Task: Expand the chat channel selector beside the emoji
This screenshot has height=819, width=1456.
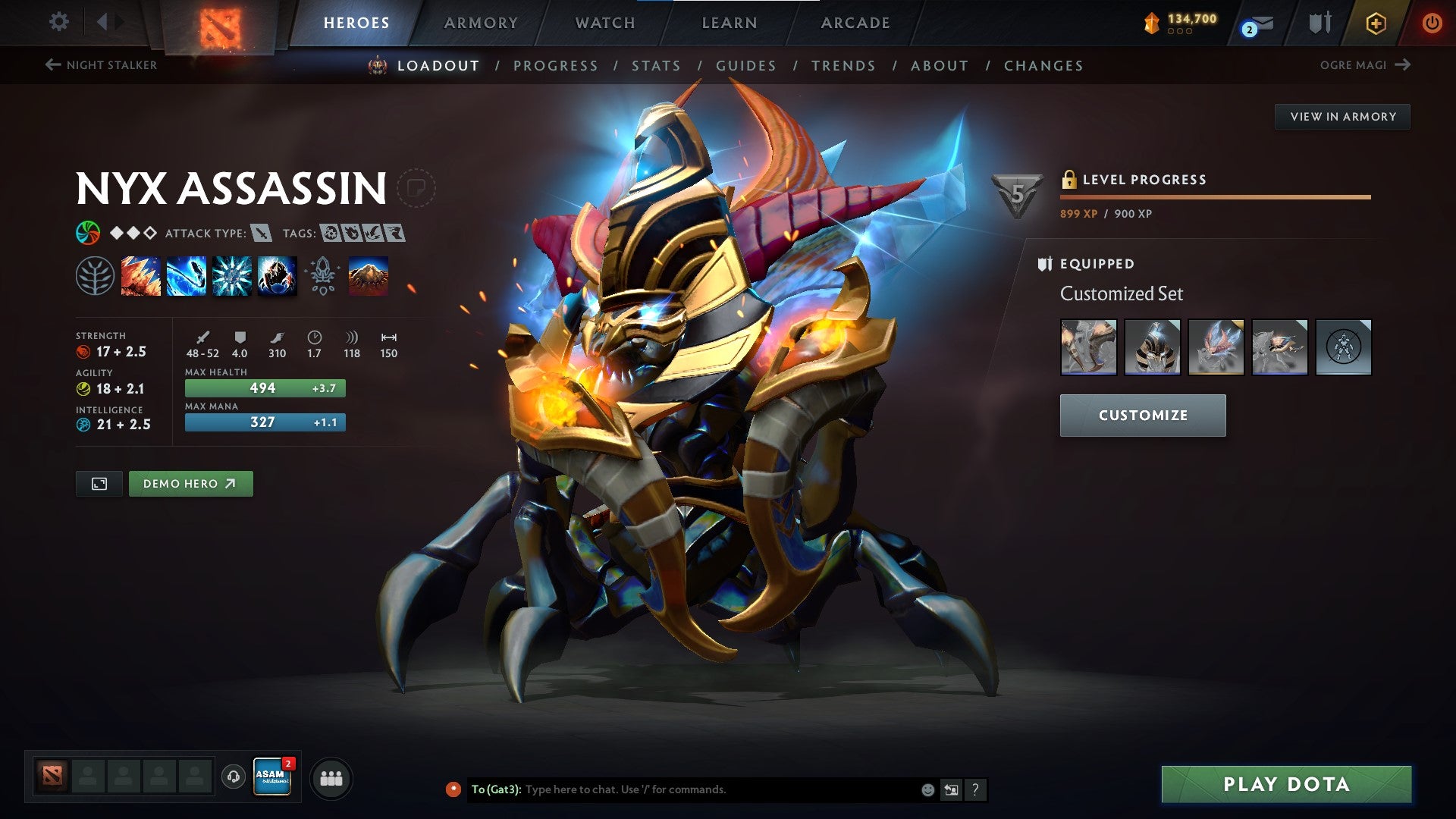Action: [952, 789]
